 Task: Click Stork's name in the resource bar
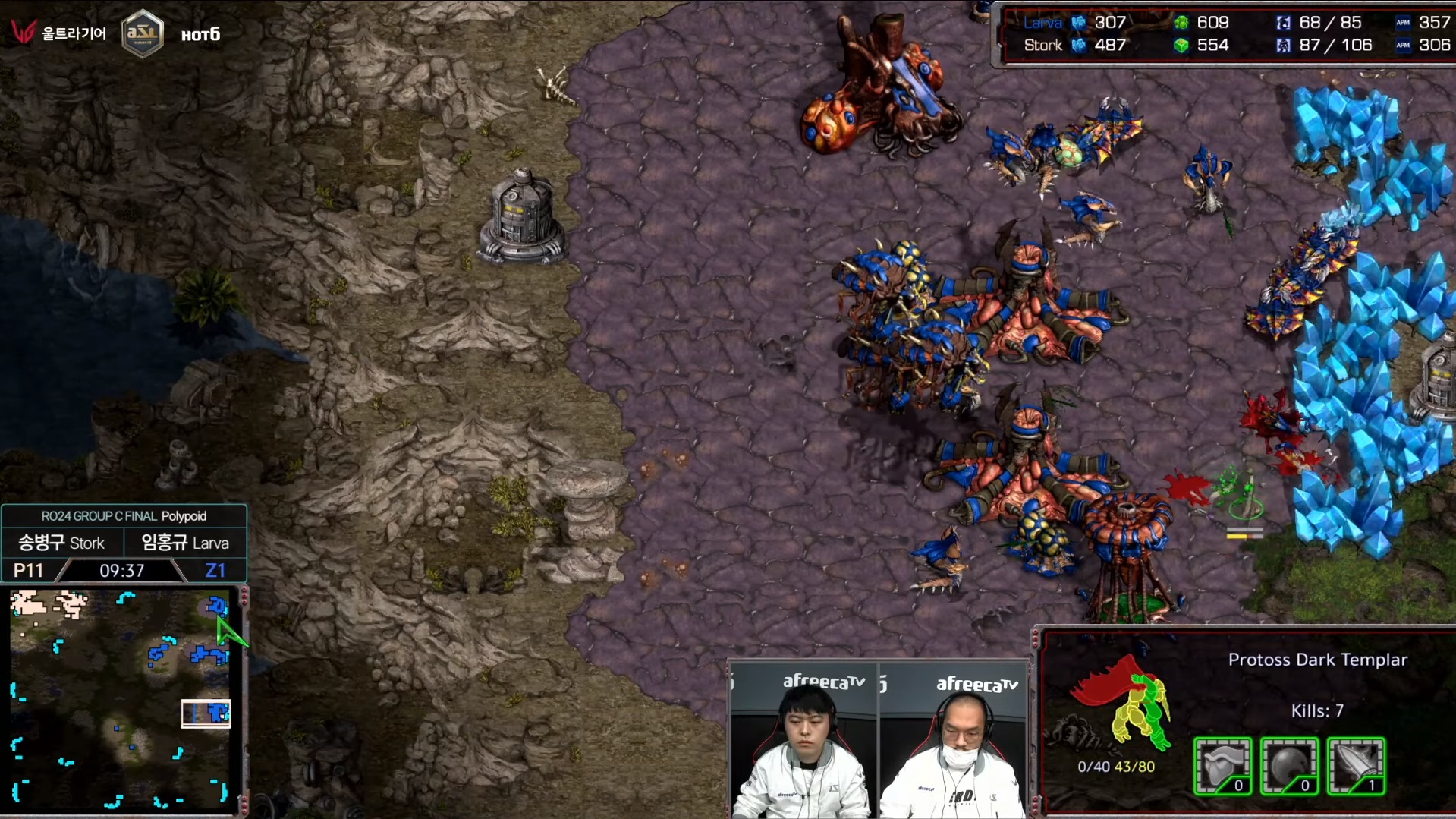pyautogui.click(x=1042, y=46)
